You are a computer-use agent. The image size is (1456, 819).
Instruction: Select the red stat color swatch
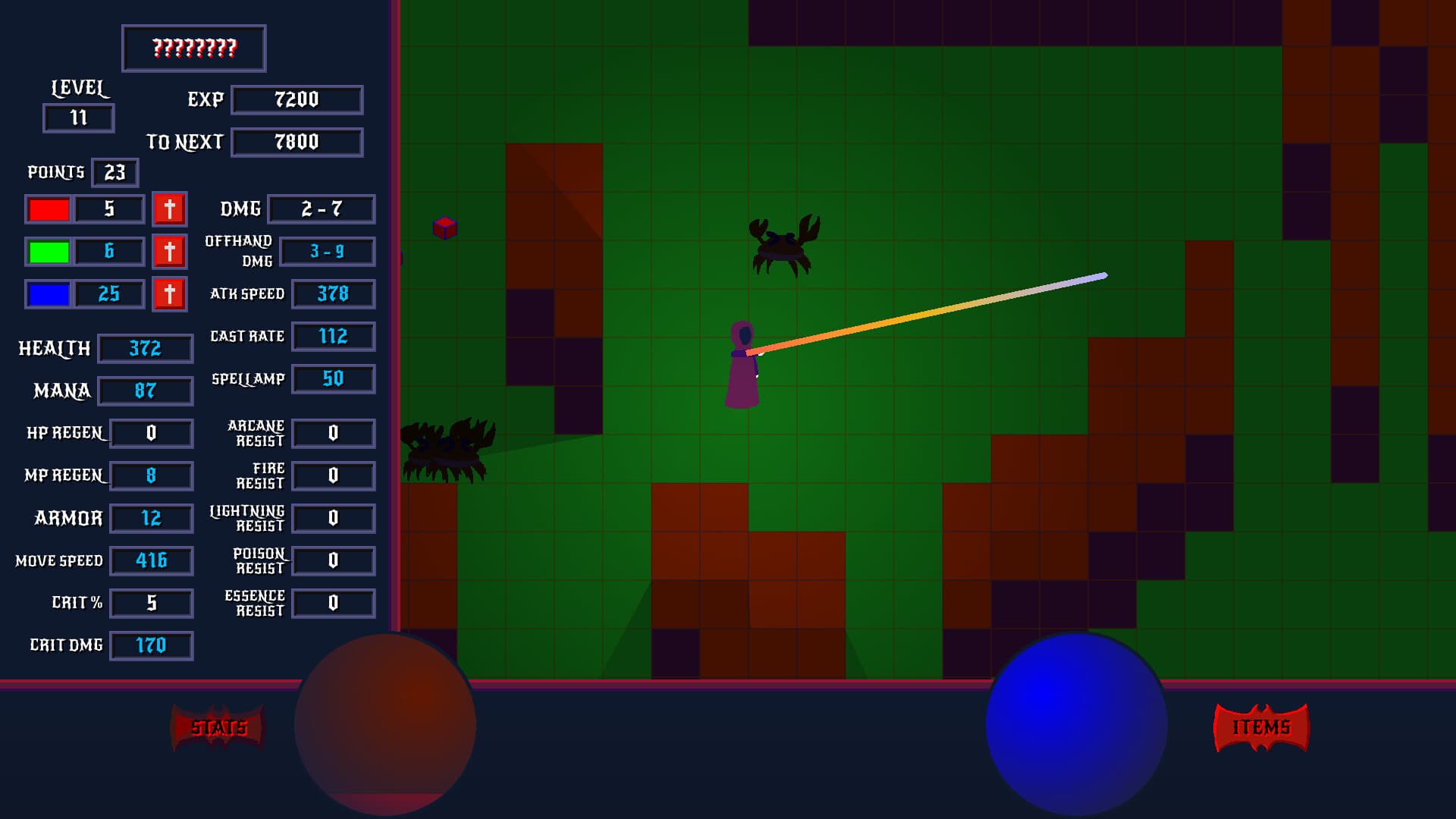48,209
